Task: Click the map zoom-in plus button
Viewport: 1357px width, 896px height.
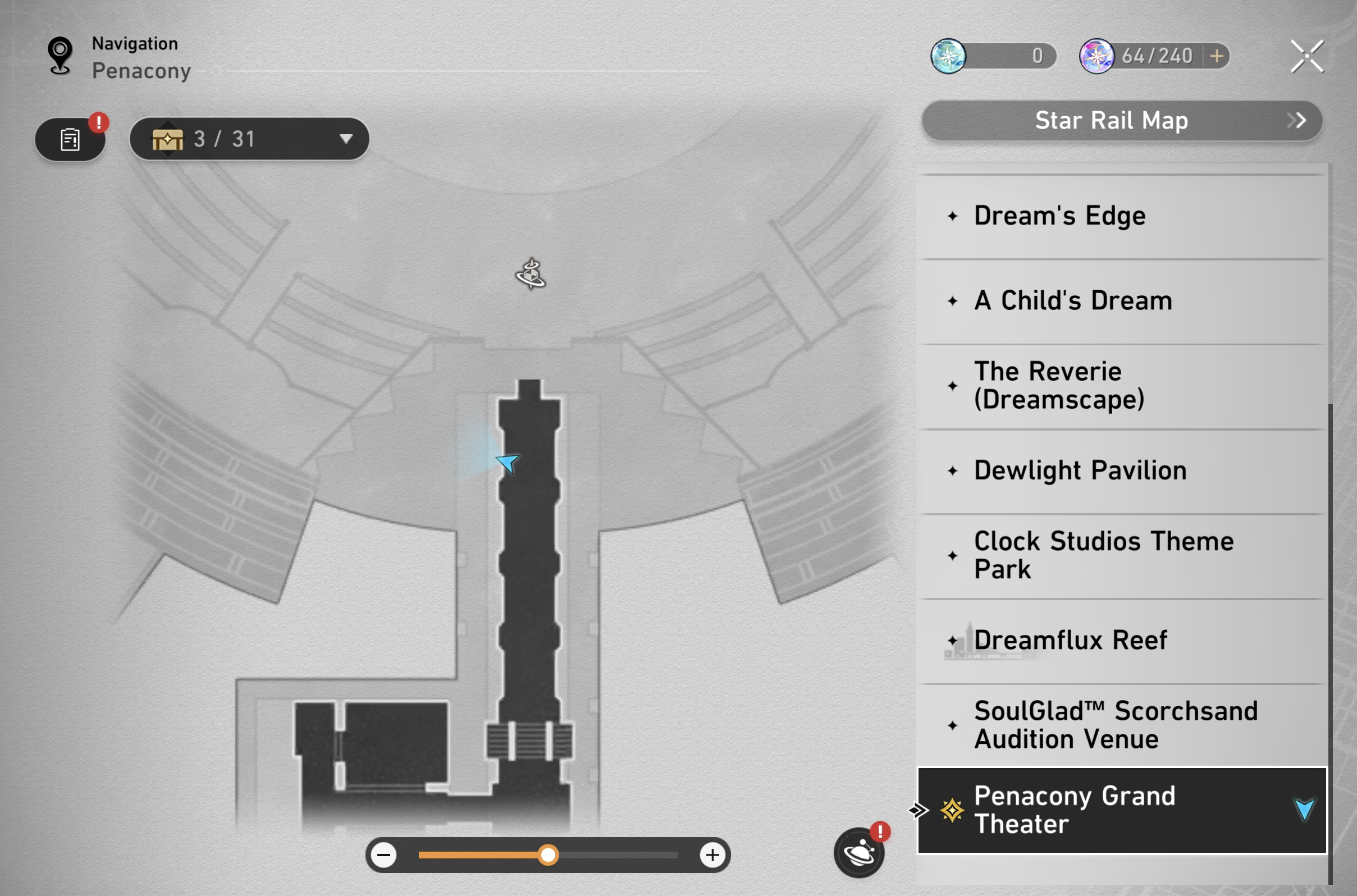Action: click(712, 856)
